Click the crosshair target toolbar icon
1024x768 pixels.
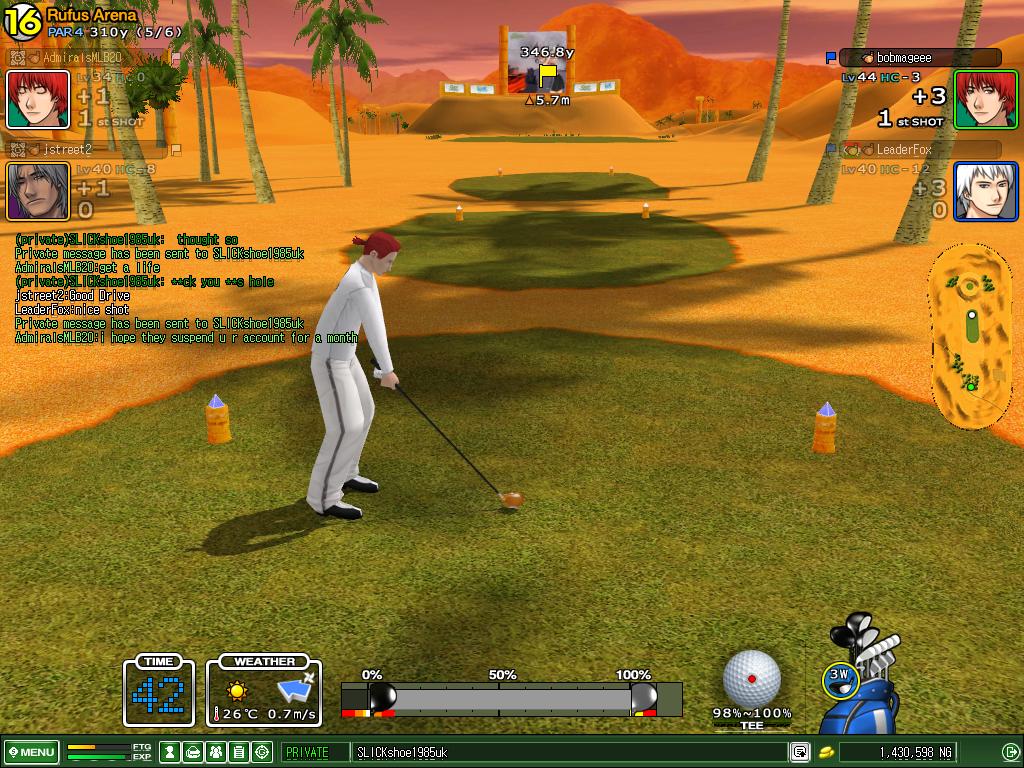pyautogui.click(x=262, y=752)
